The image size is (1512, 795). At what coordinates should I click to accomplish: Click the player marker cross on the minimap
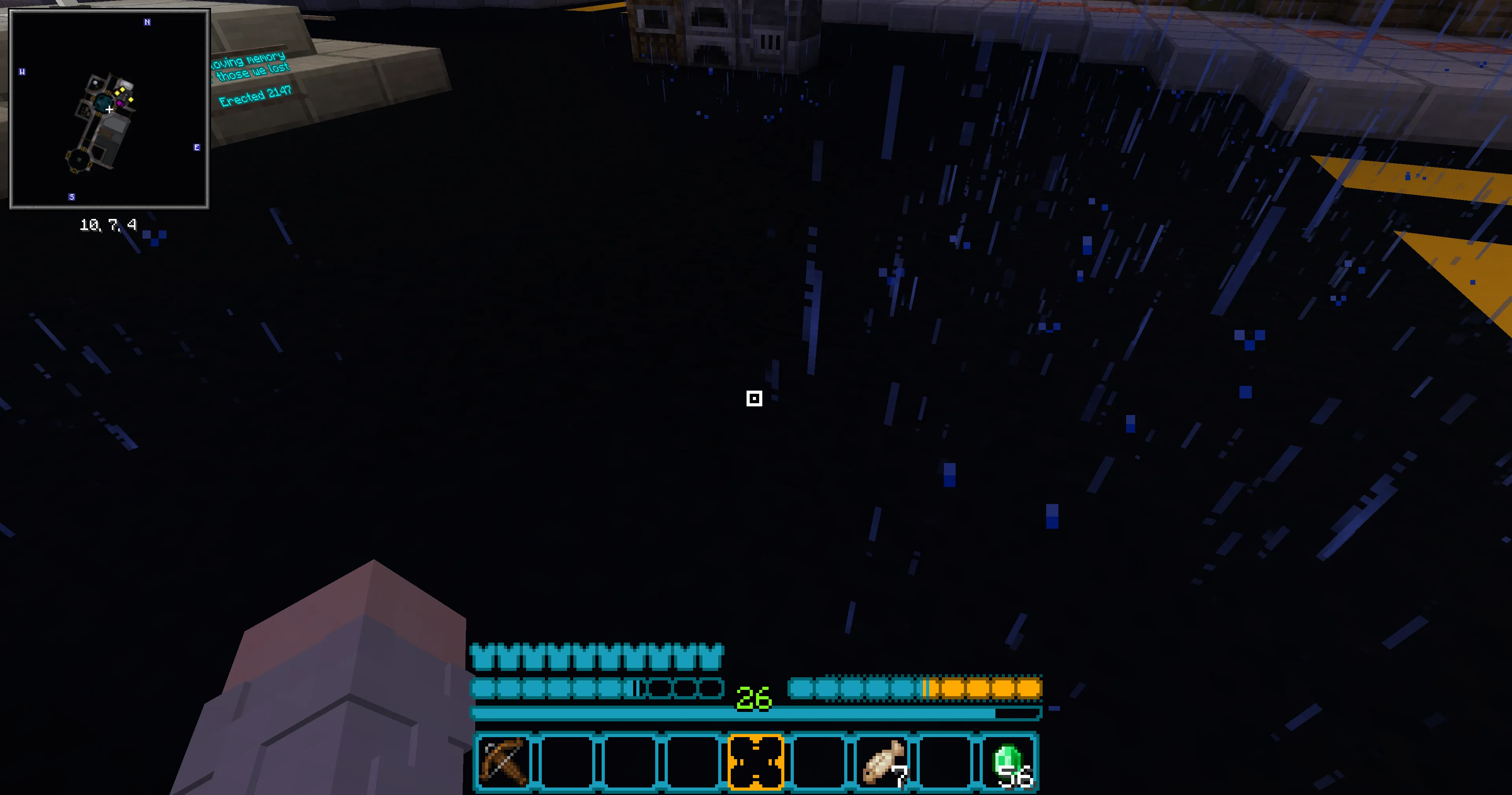point(110,110)
